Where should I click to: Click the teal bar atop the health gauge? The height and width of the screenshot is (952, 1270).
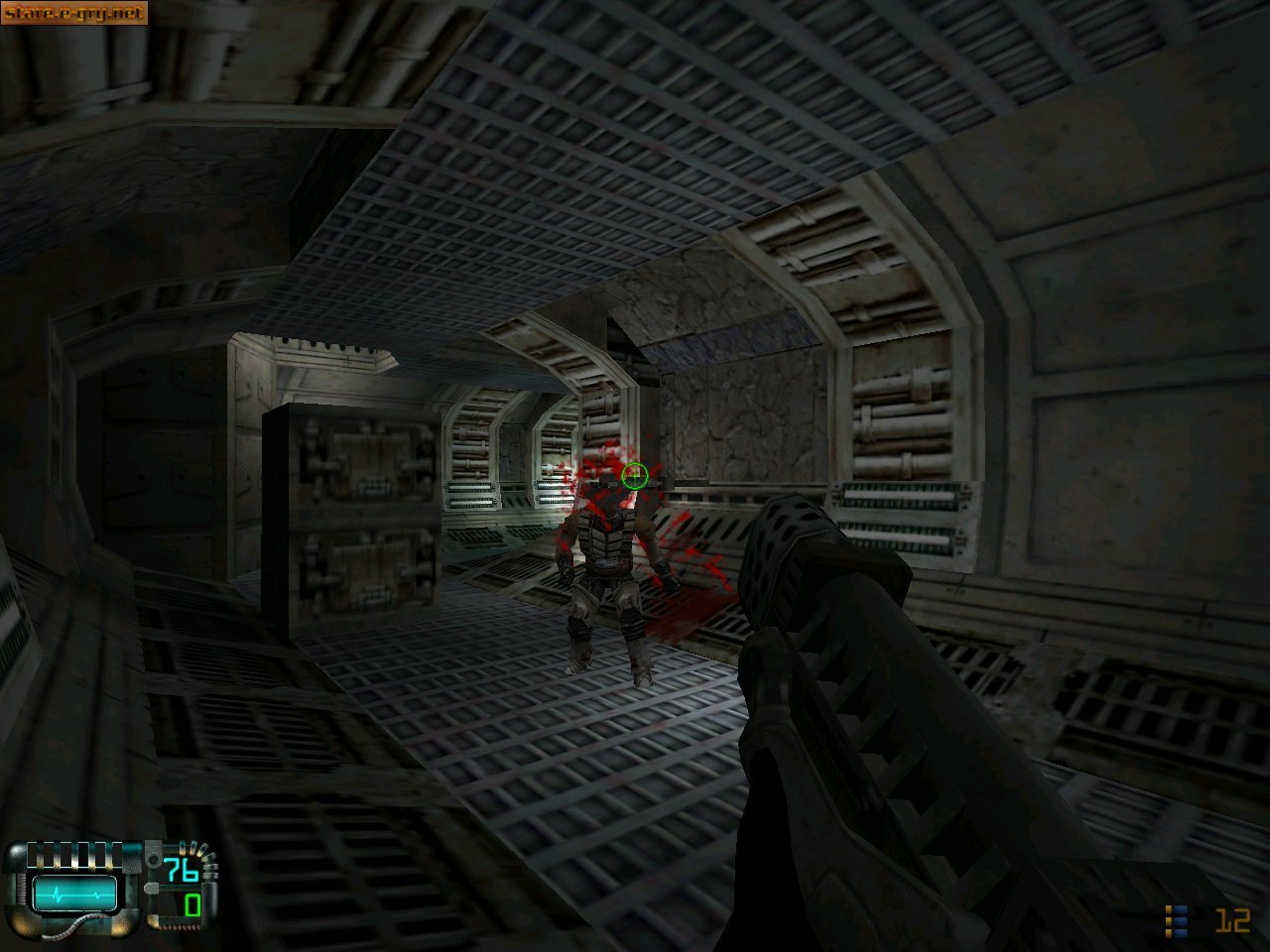tap(130, 847)
